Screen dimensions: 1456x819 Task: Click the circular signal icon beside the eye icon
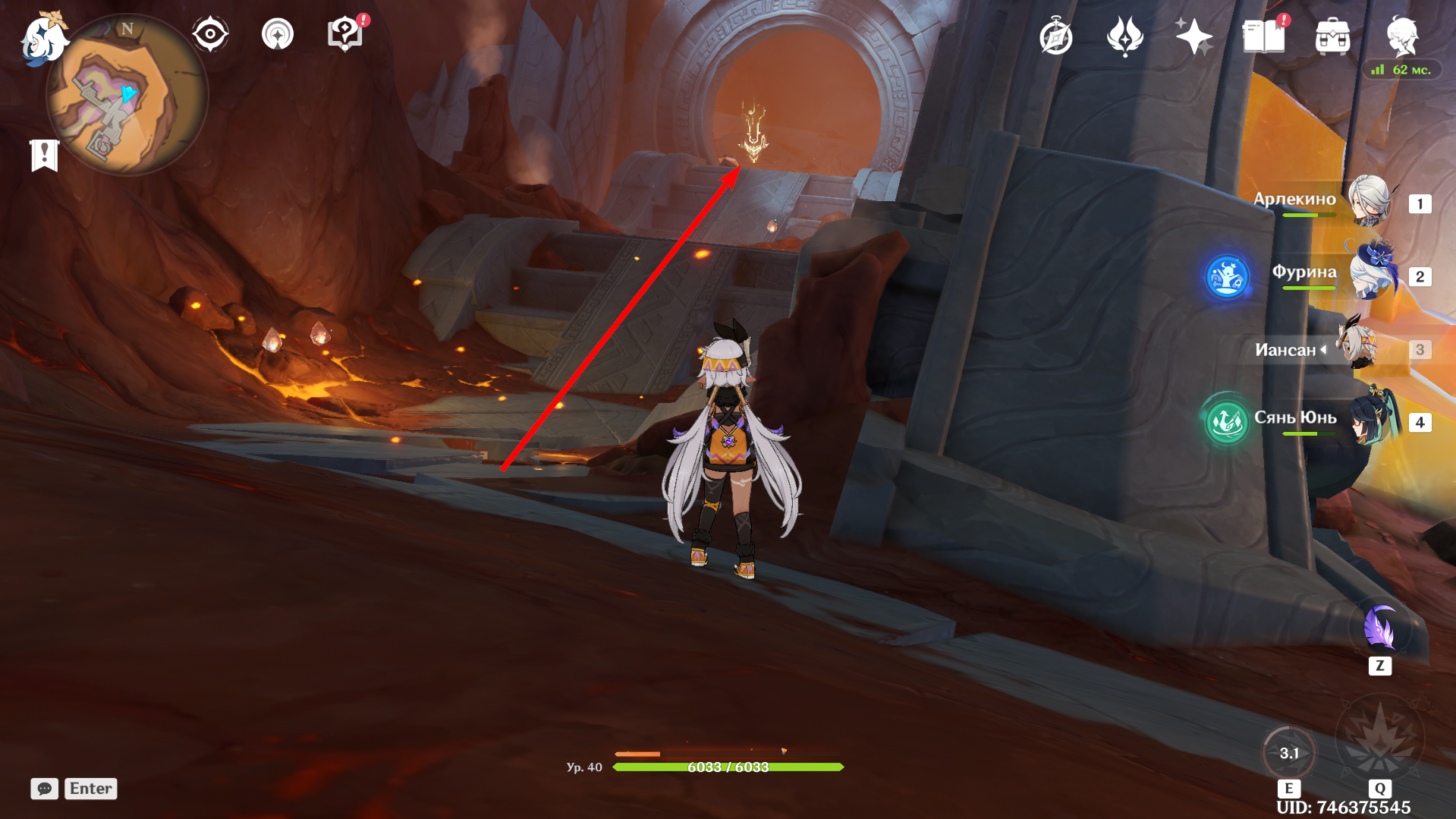(x=278, y=33)
